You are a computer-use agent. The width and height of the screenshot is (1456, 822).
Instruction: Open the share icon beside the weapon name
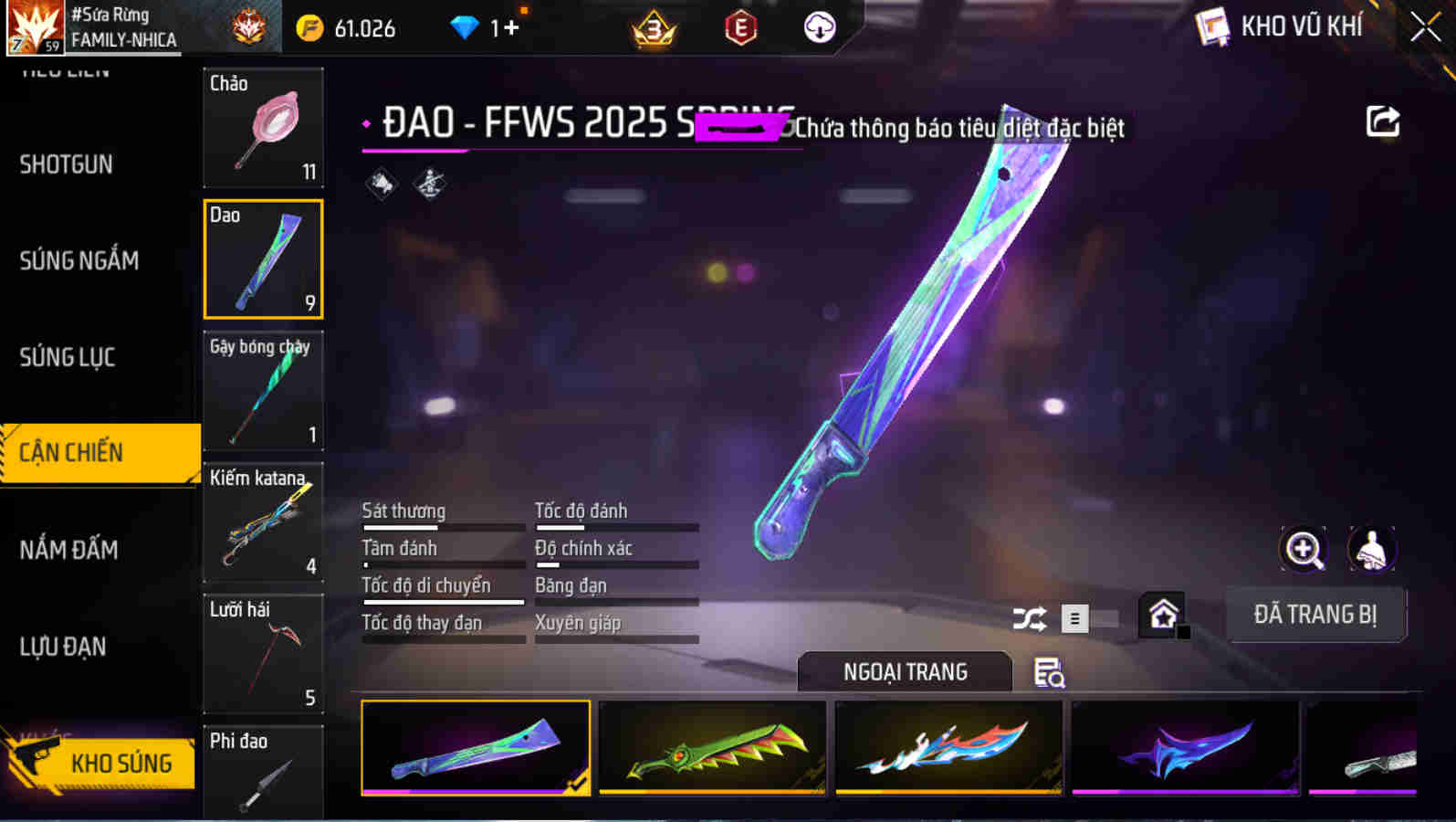(x=1382, y=120)
